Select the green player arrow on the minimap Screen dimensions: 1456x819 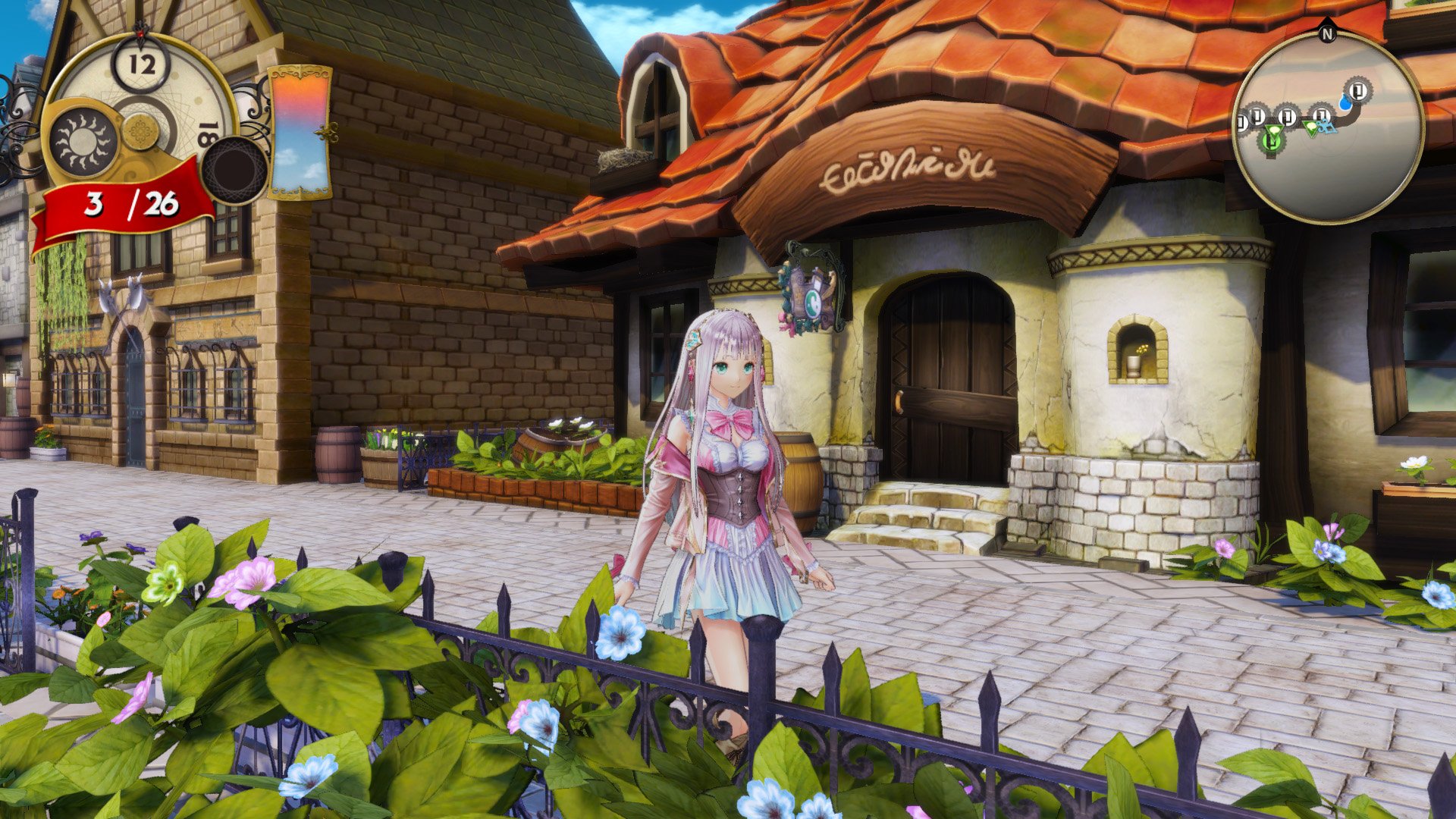tap(1312, 129)
